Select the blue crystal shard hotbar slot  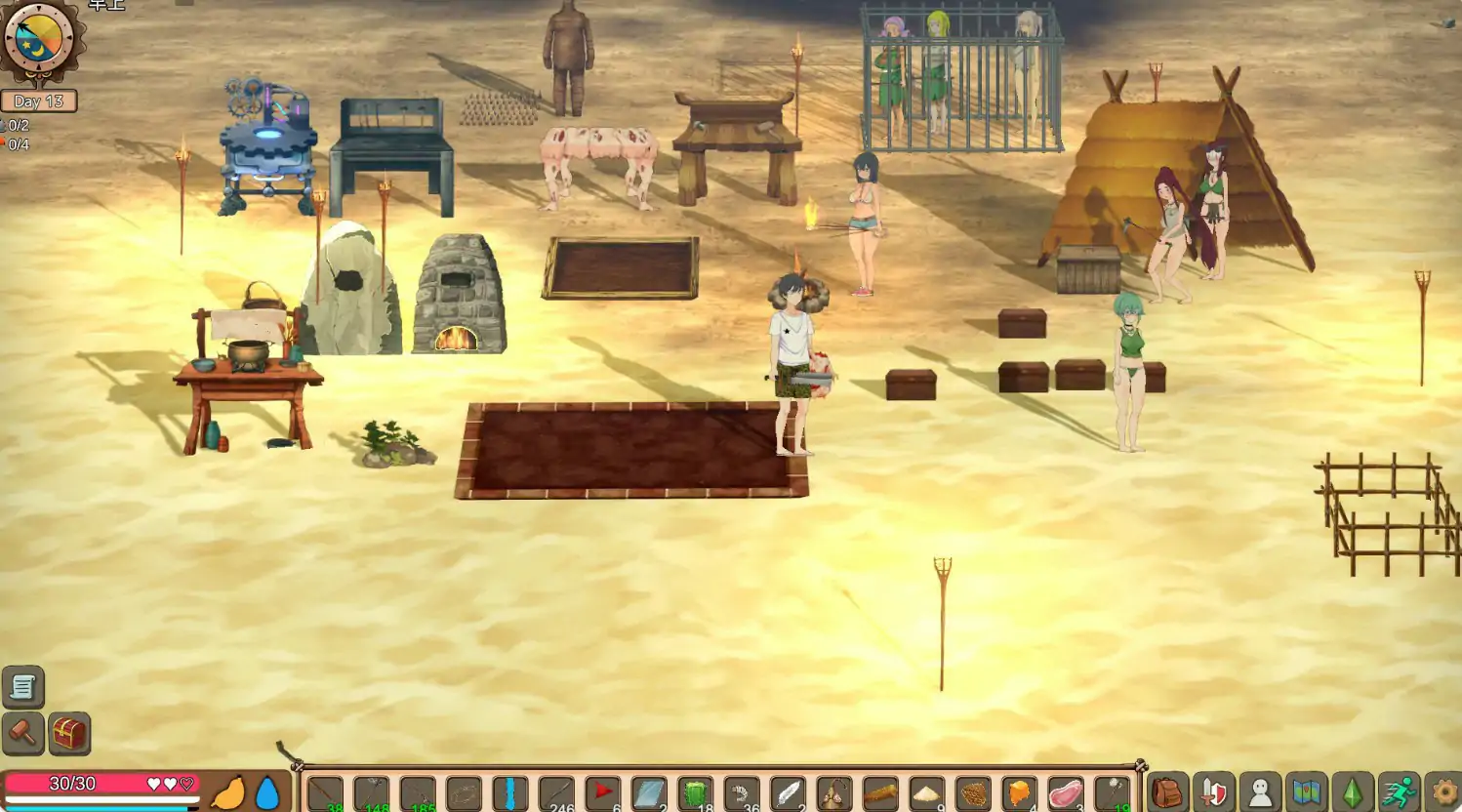[x=509, y=792]
